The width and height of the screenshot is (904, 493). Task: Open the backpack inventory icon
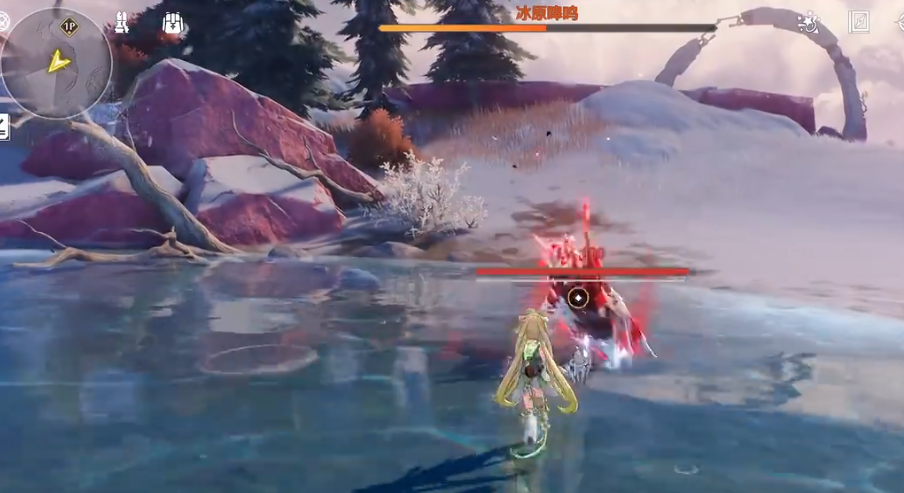coord(172,24)
